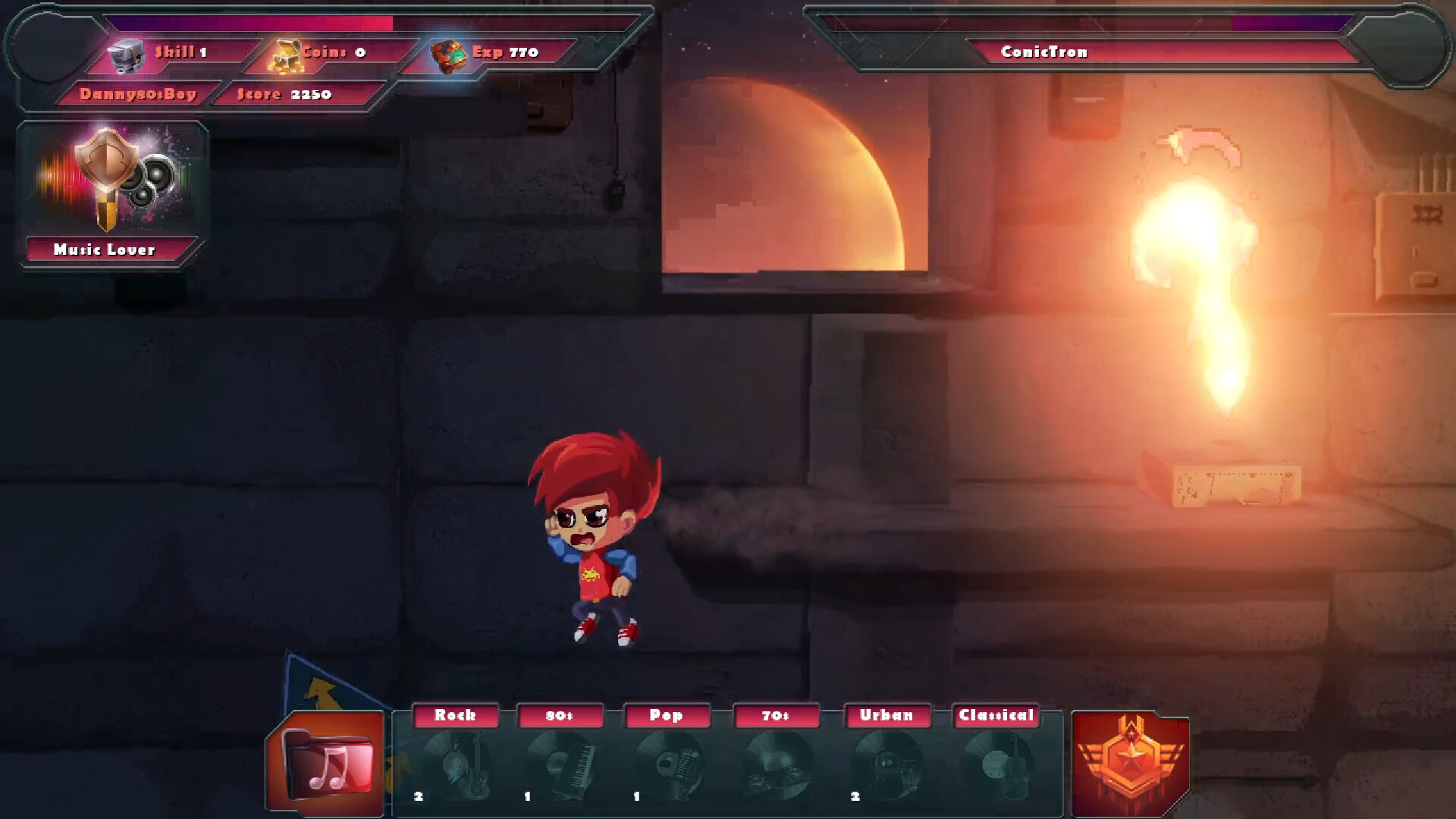Select the 70s vinyl record slot
This screenshot has height=819, width=1456.
[x=778, y=764]
